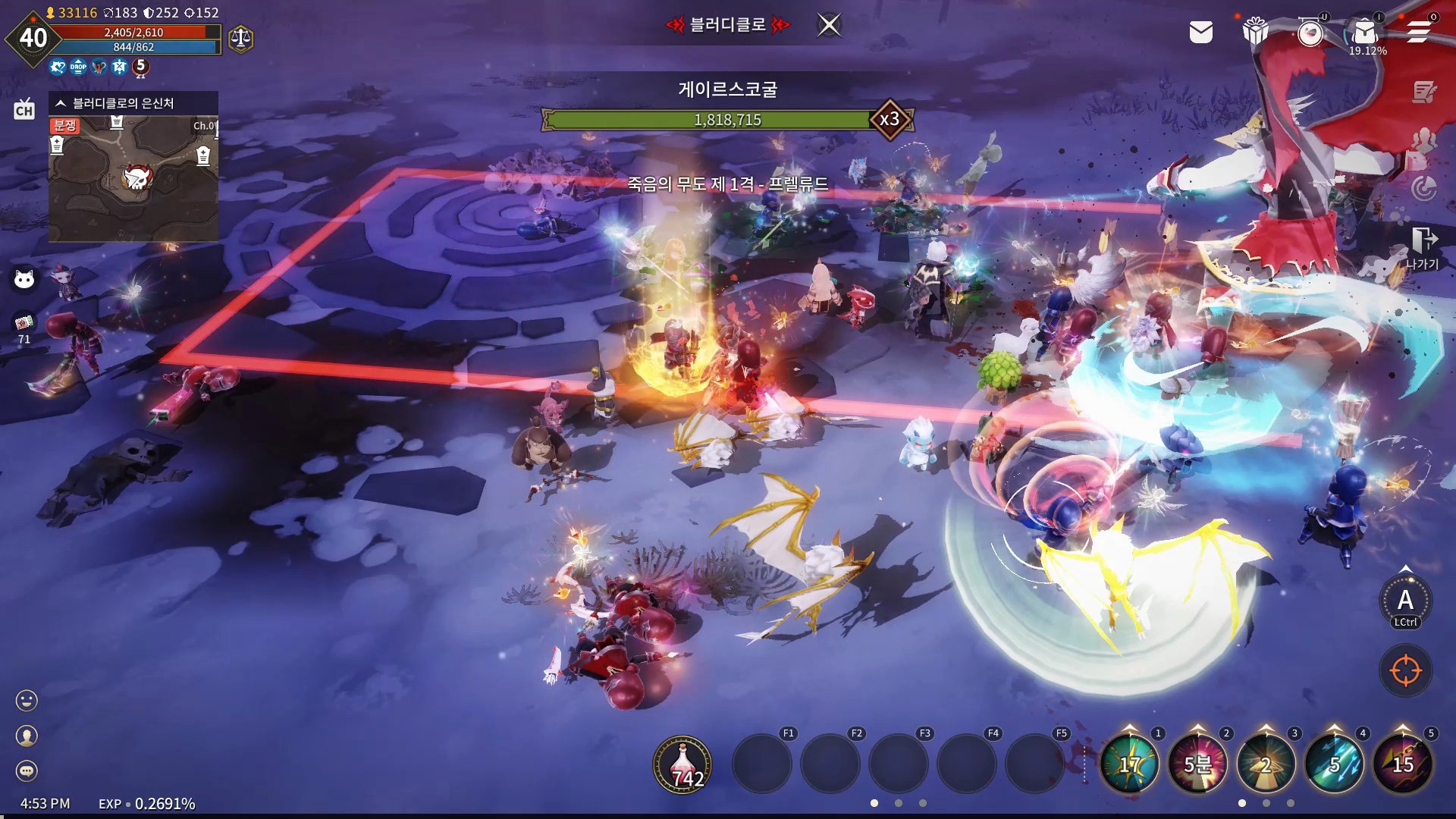Activate the golden cone skill in slot 3
The height and width of the screenshot is (819, 1456).
coord(1266,764)
